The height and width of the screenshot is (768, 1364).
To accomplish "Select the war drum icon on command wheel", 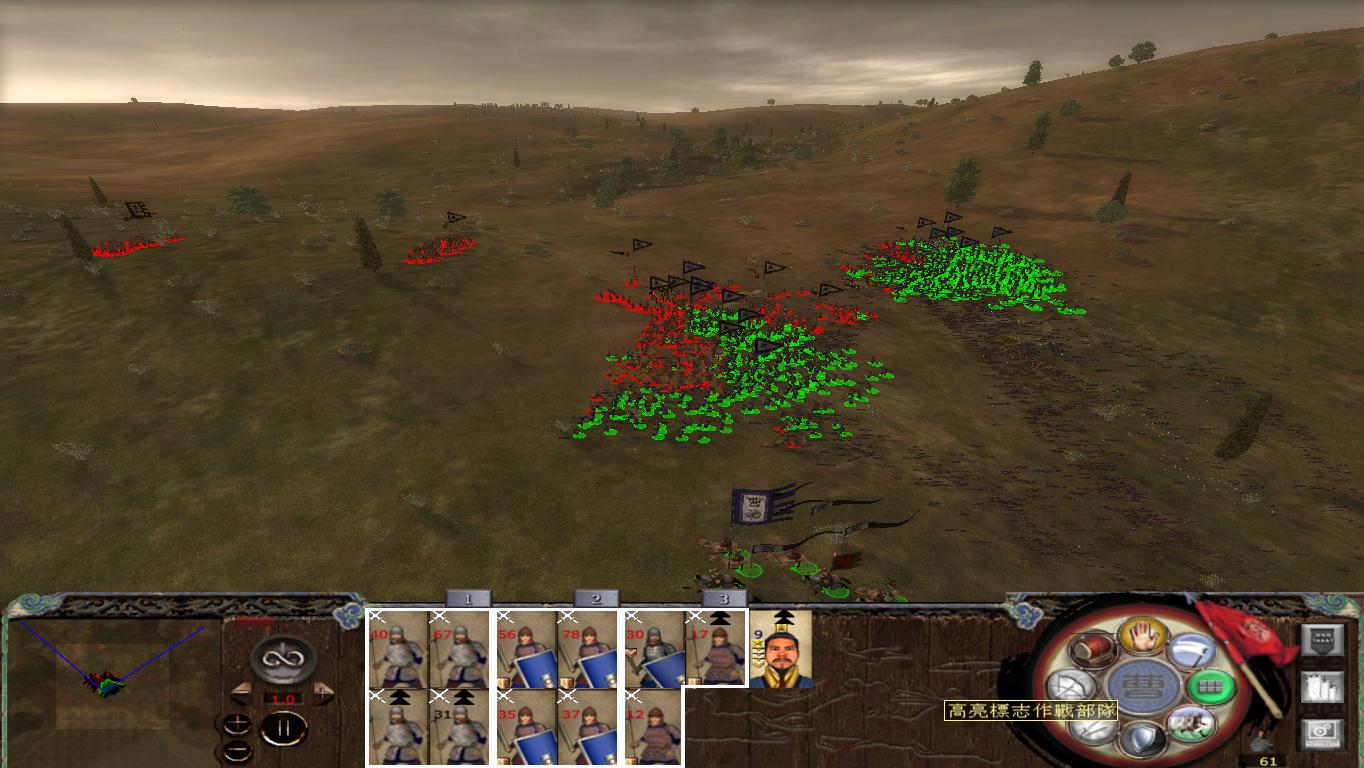I will [x=1091, y=650].
